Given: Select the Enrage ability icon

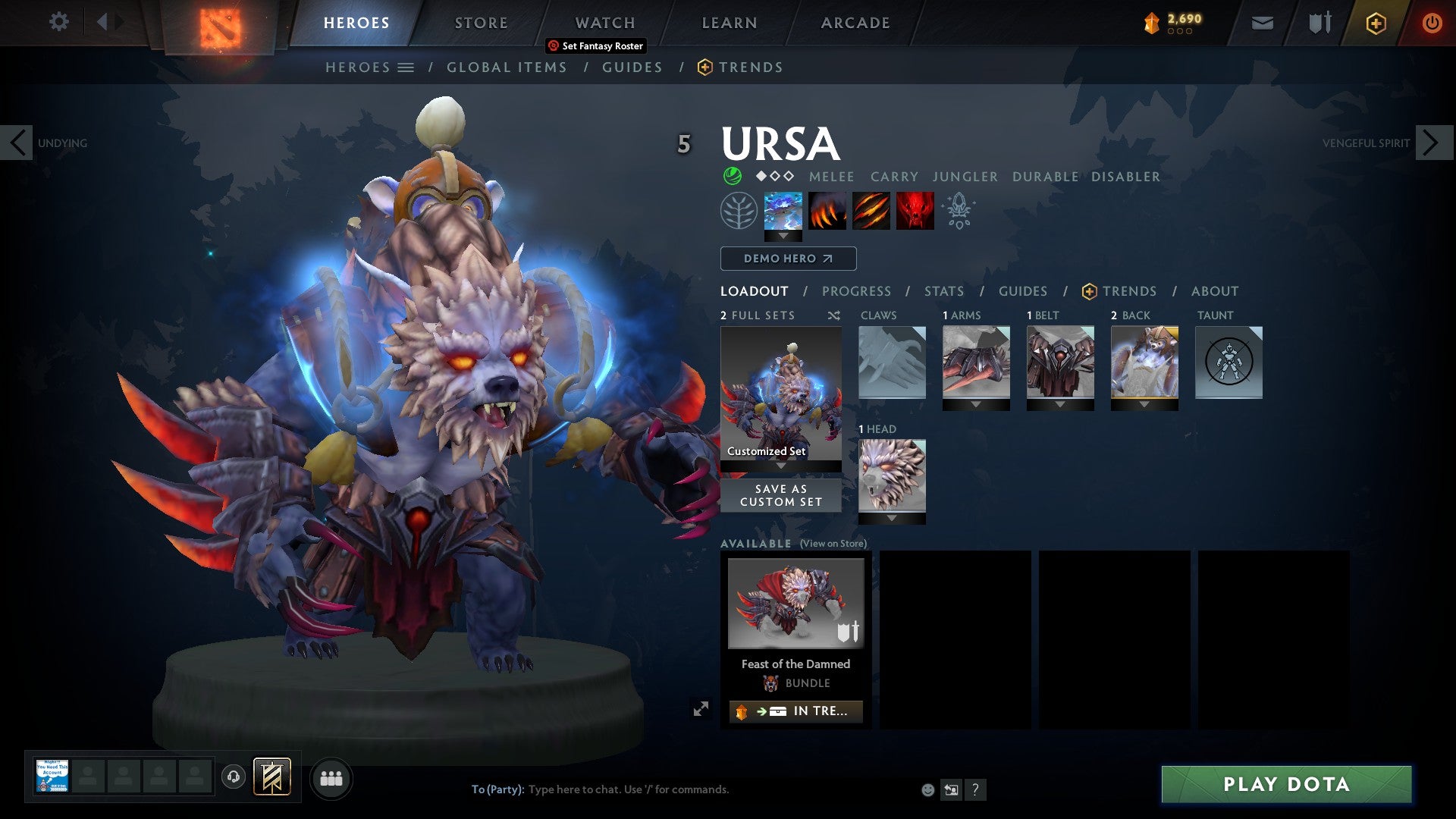Looking at the screenshot, I should (914, 212).
